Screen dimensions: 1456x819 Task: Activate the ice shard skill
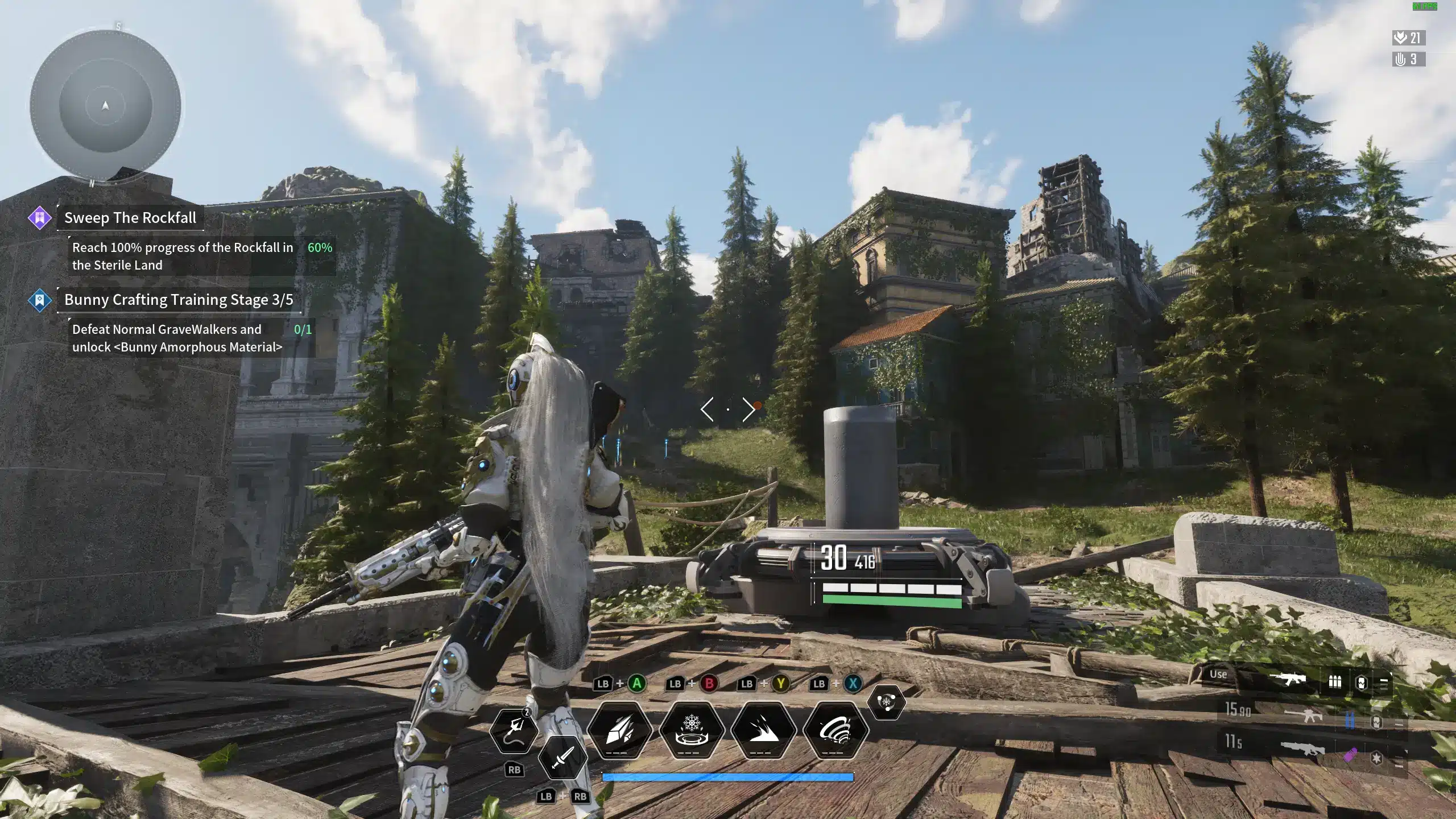619,730
